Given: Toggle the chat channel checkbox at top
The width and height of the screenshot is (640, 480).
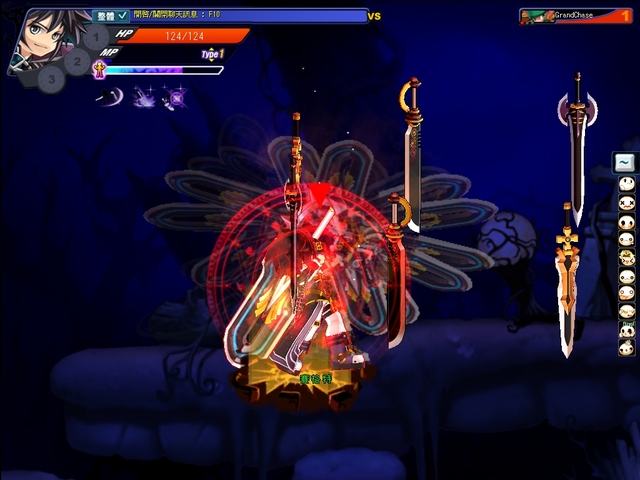Looking at the screenshot, I should point(122,16).
